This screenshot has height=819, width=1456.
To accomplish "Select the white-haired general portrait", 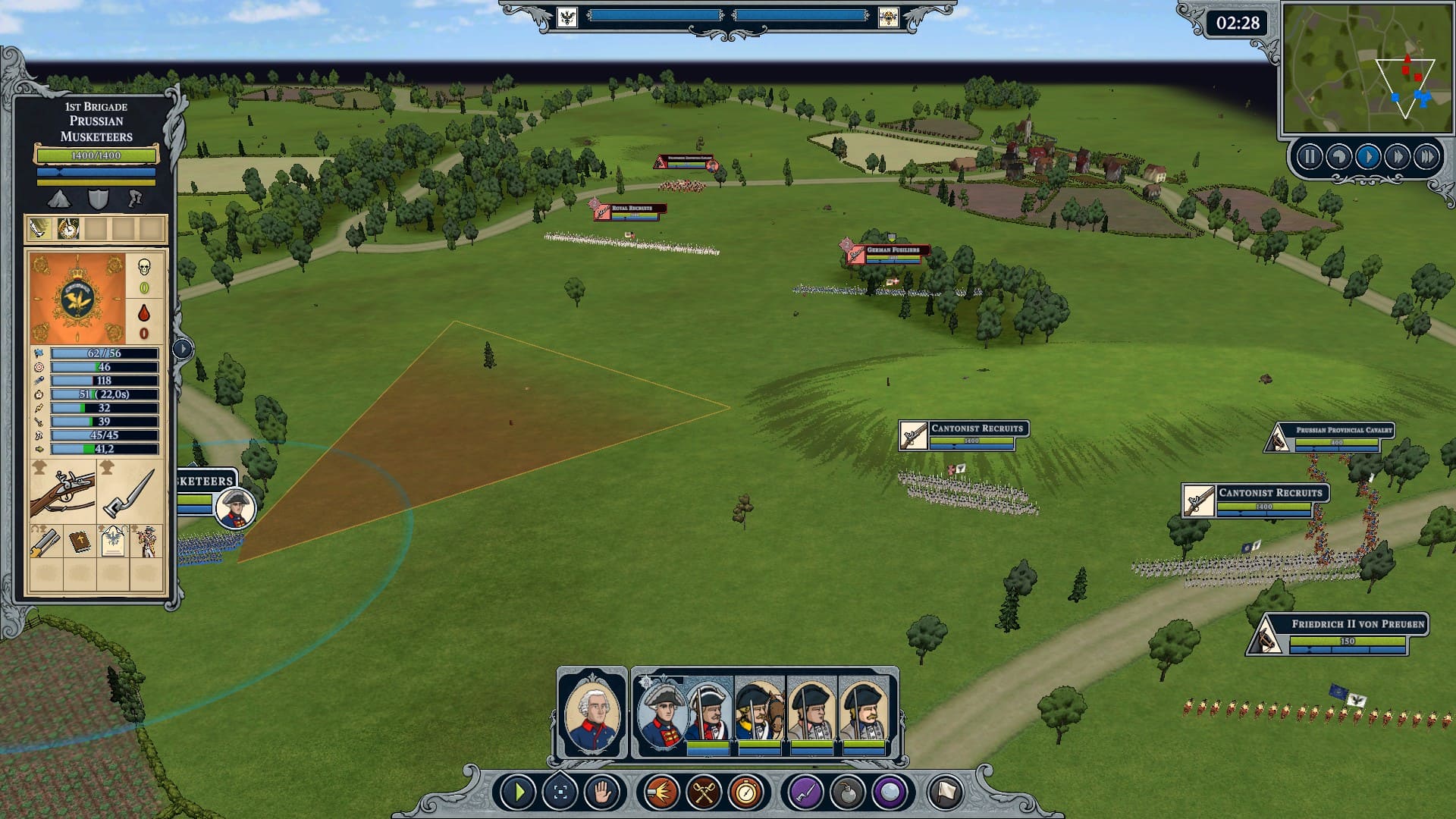I will tap(591, 714).
